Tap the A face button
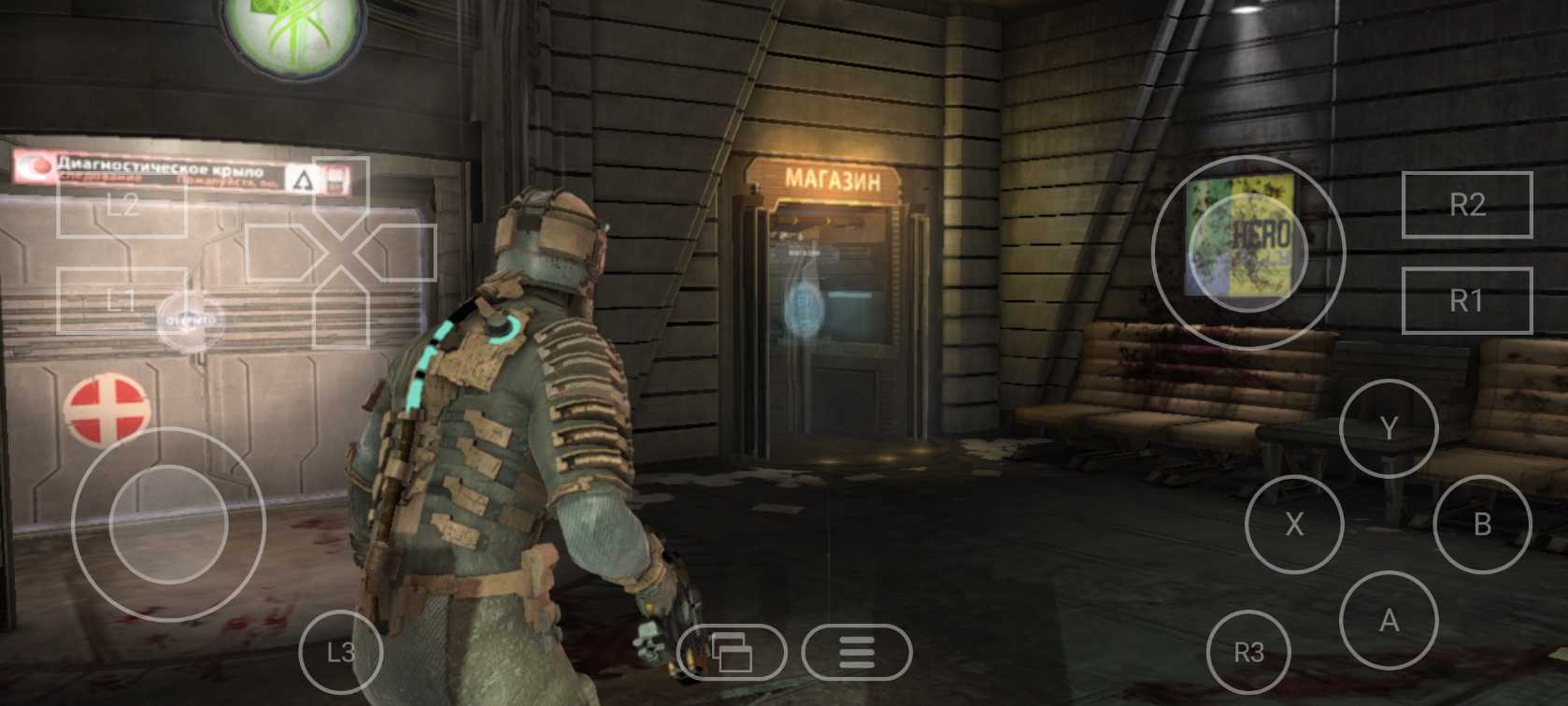The width and height of the screenshot is (1568, 706). [1388, 619]
